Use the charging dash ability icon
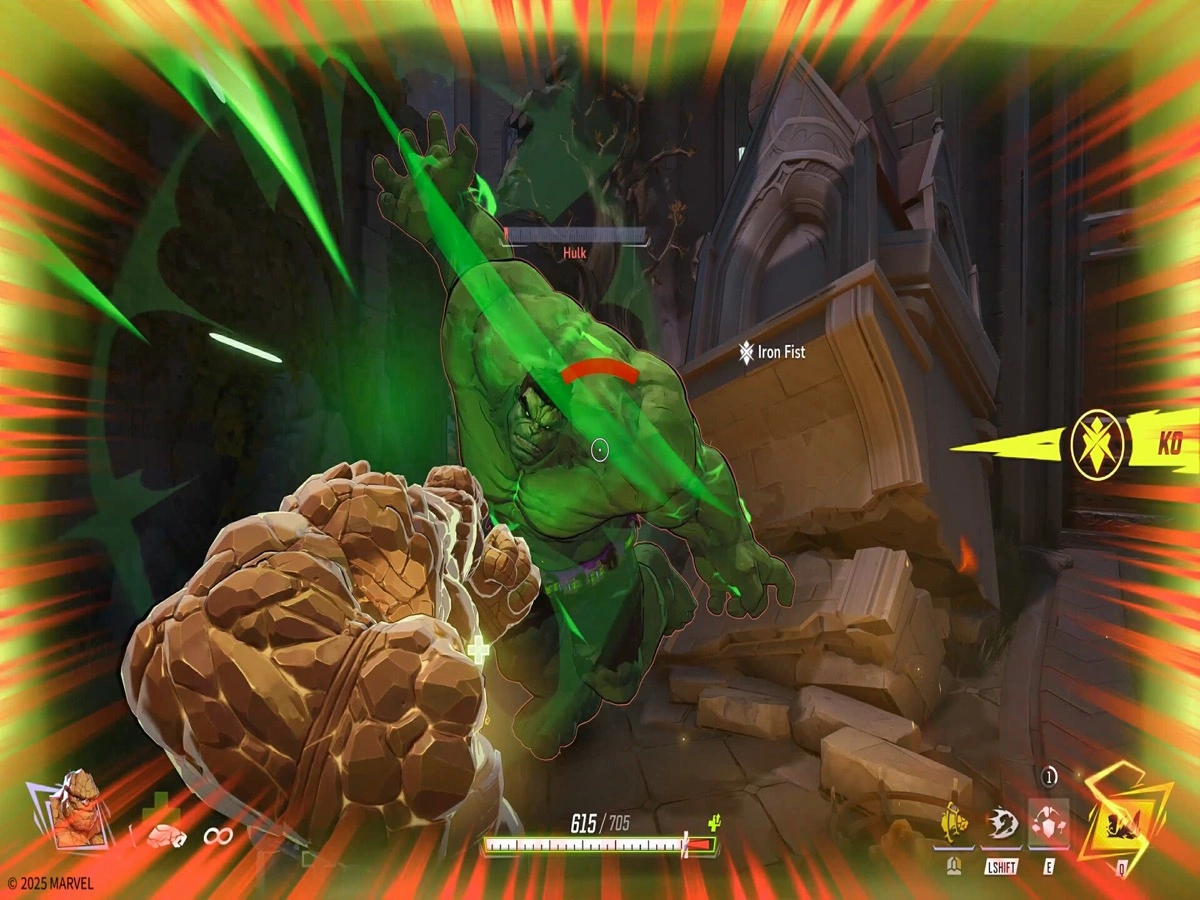1200x900 pixels. [1000, 824]
